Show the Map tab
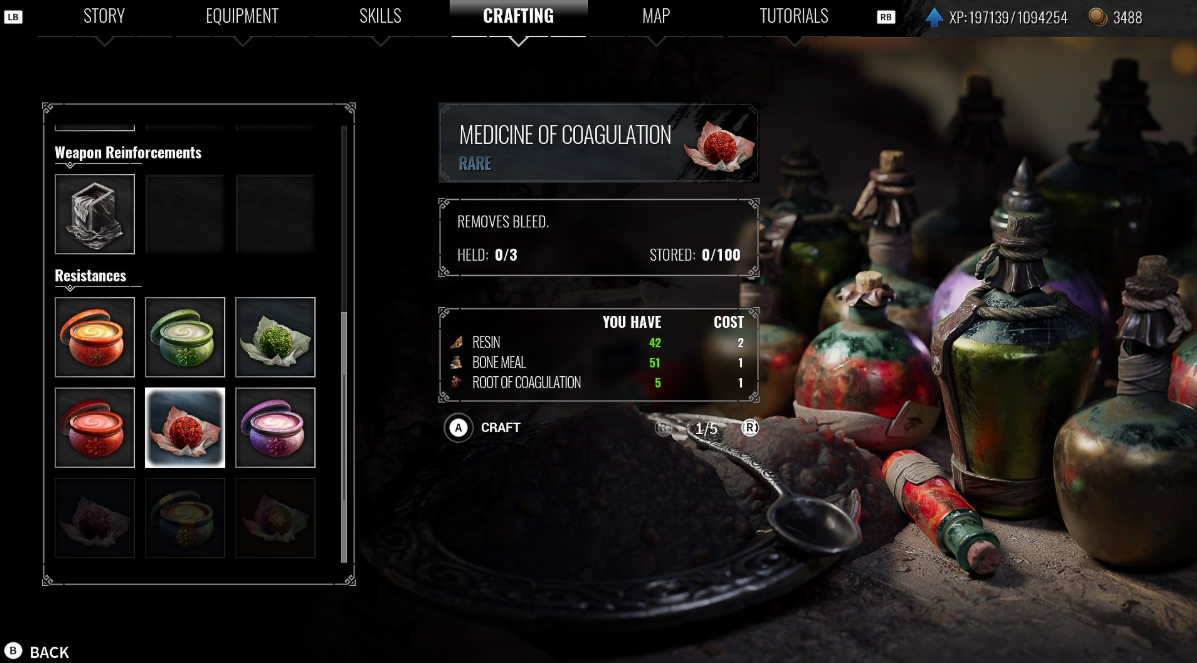 pyautogui.click(x=656, y=16)
